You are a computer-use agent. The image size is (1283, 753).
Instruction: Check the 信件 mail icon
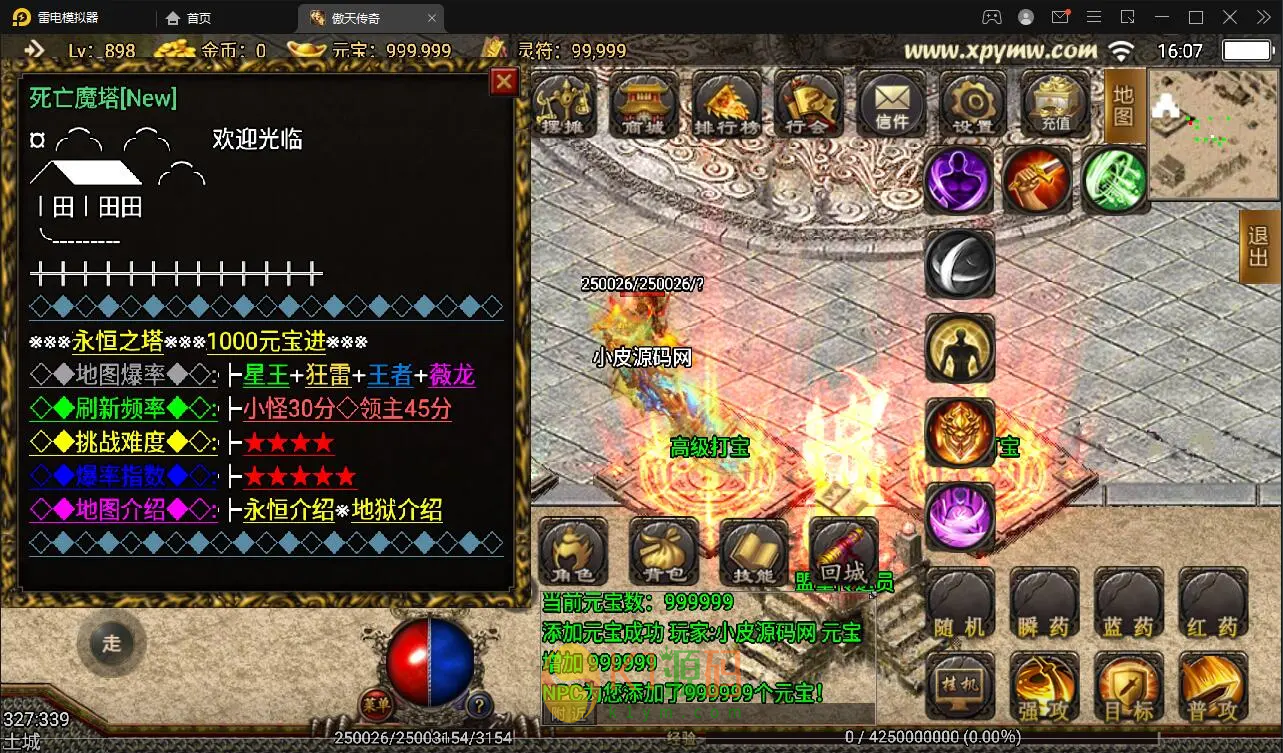891,104
